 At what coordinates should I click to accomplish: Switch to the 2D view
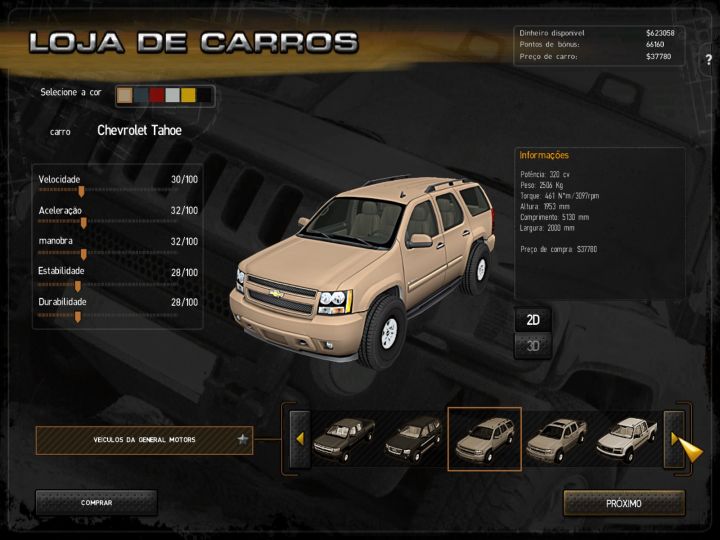pyautogui.click(x=533, y=320)
